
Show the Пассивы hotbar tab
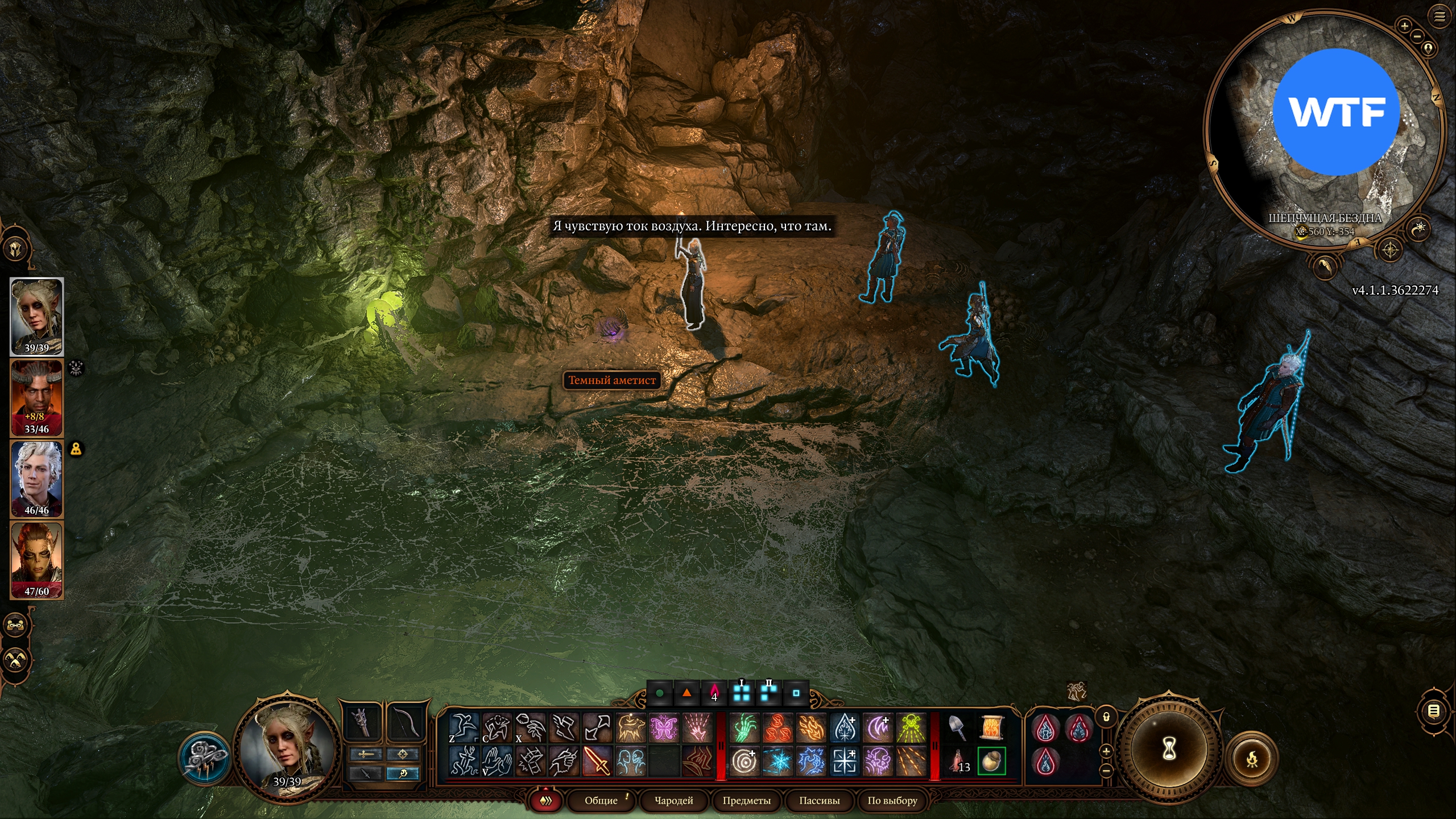(x=819, y=800)
